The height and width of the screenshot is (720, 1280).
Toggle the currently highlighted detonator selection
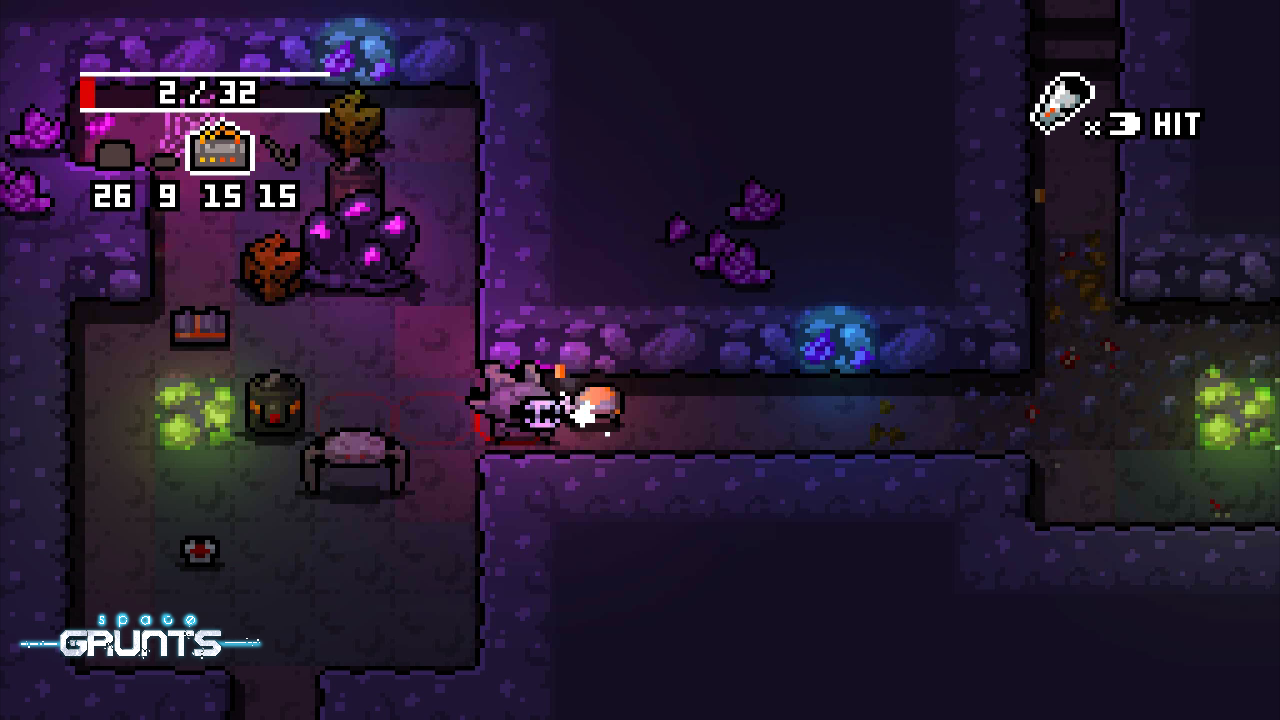click(220, 150)
